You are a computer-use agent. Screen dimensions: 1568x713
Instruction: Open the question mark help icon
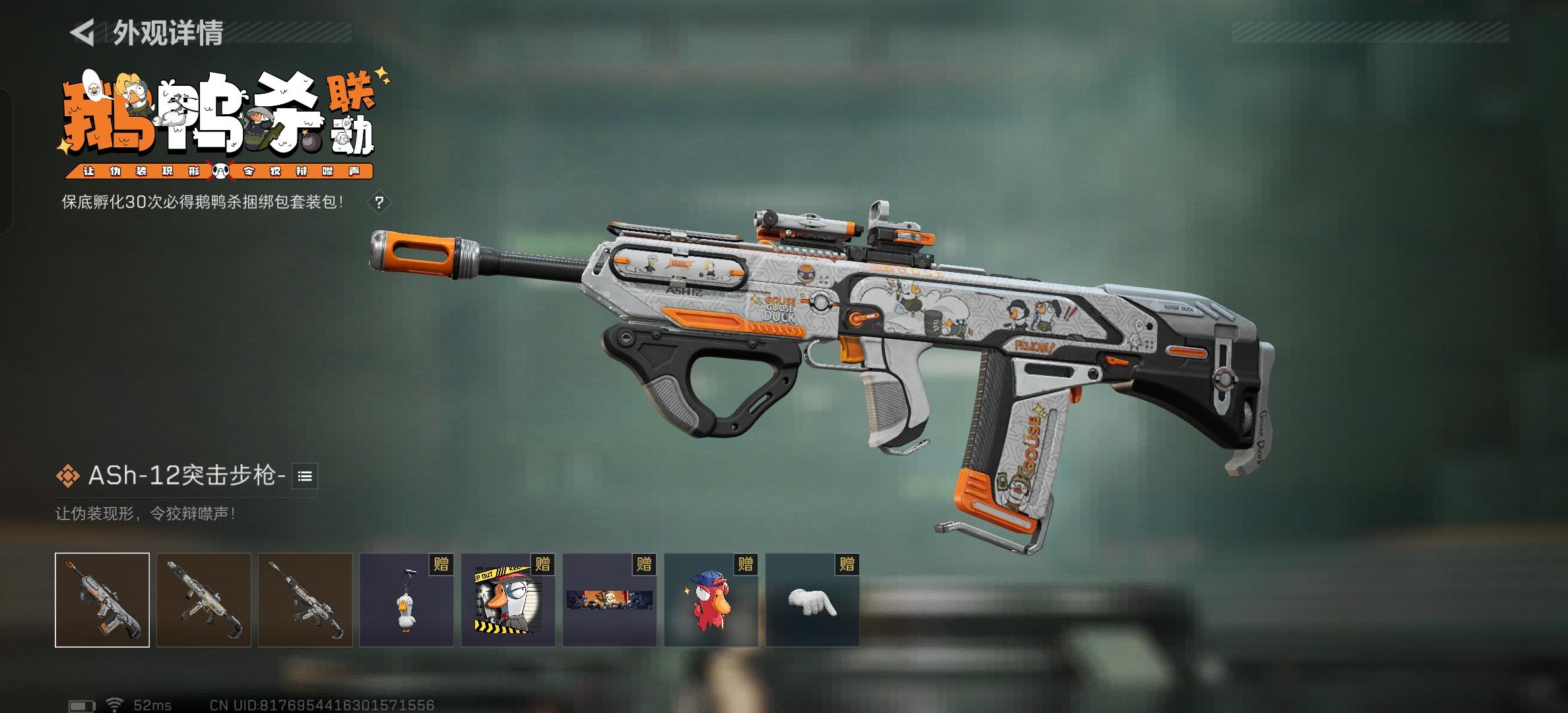[379, 203]
